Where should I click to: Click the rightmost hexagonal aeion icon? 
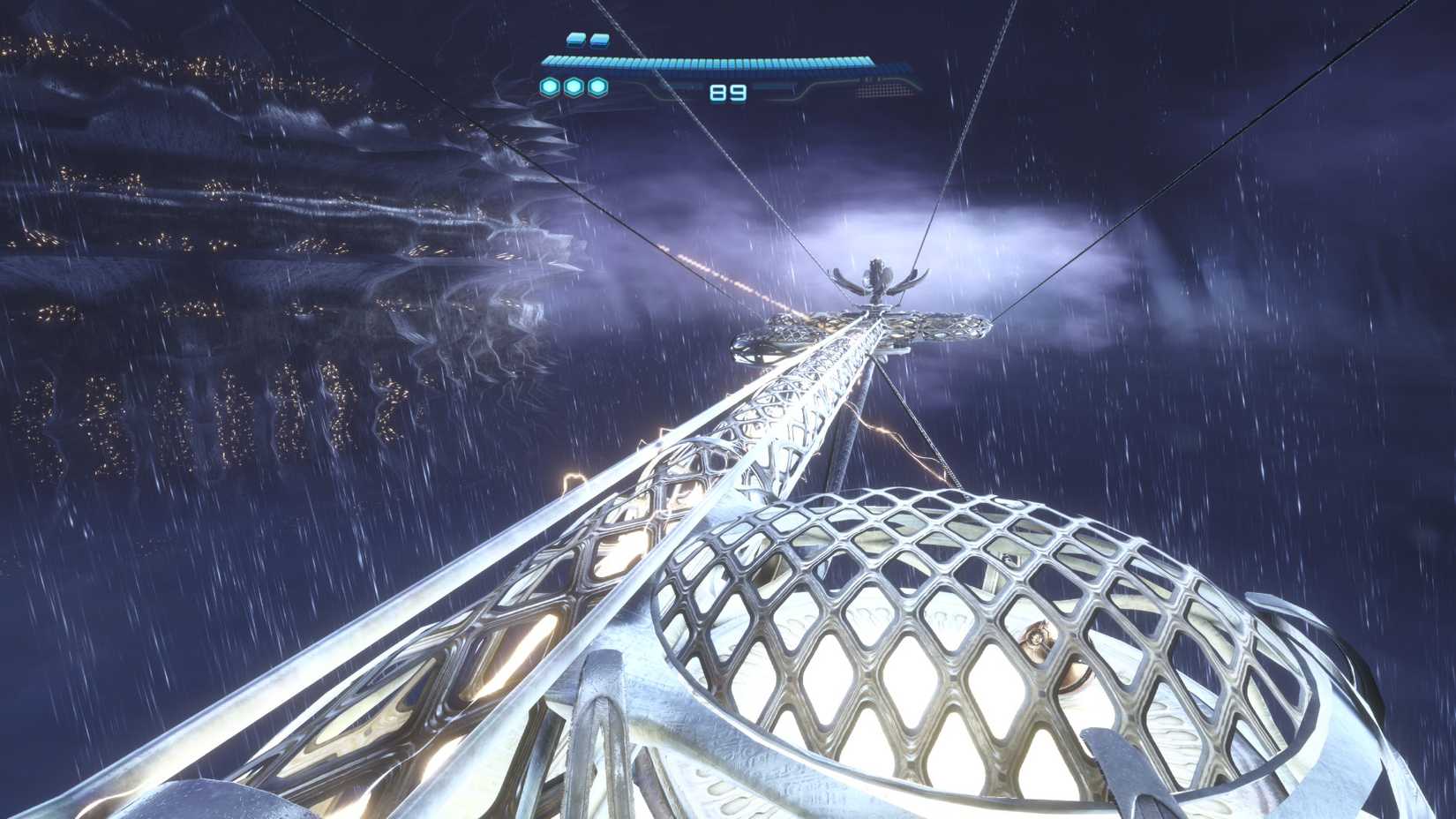[x=597, y=86]
